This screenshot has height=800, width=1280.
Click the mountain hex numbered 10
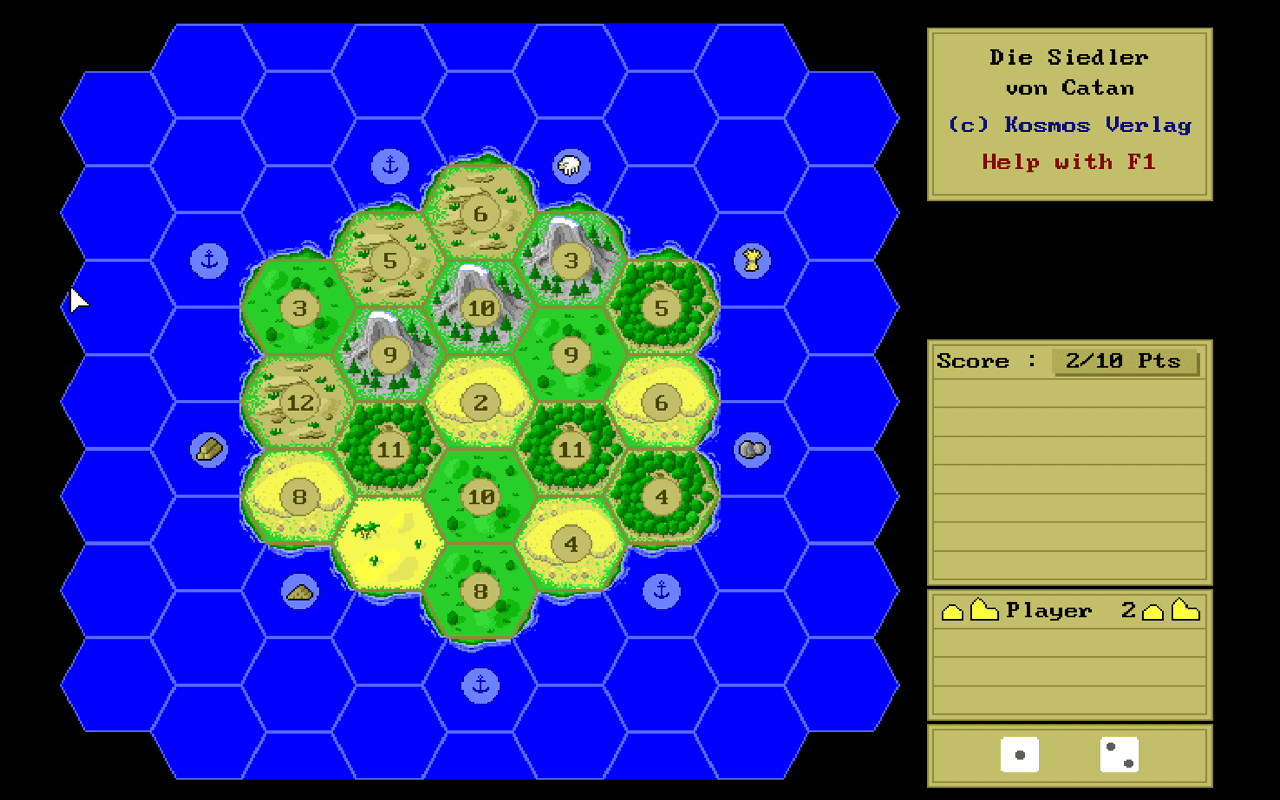point(480,308)
